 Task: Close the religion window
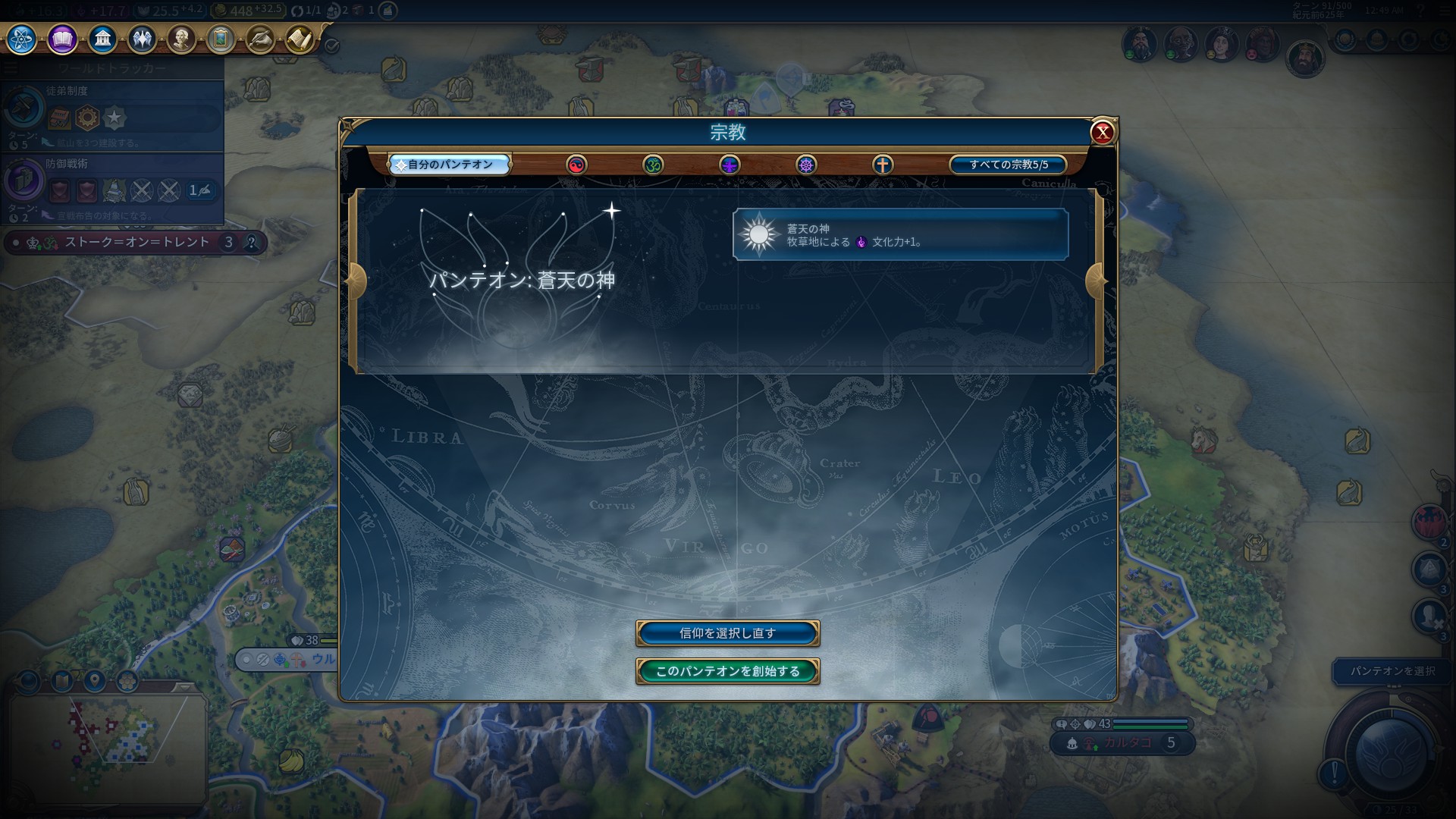coord(1102,133)
